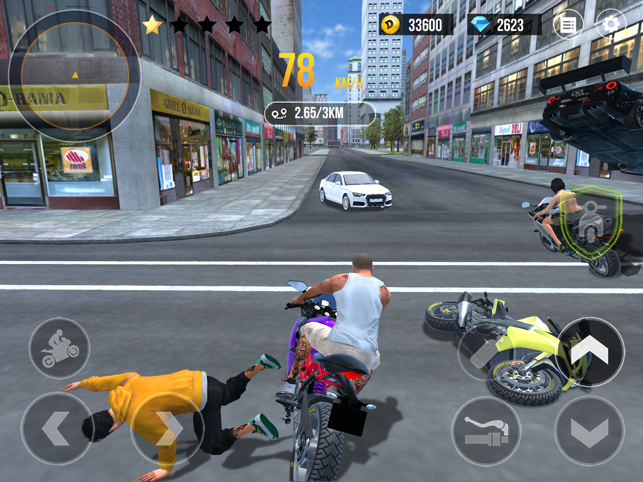Viewport: 643px width, 482px height.
Task: Tap the circular minimap
Action: 74,75
